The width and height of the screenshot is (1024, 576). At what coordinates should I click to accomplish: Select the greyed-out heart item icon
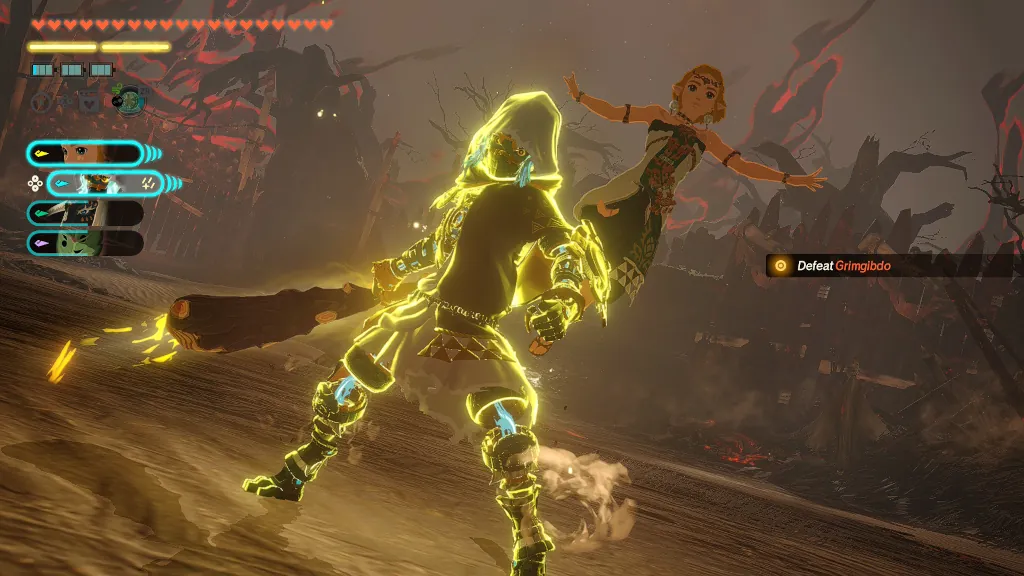coord(88,101)
